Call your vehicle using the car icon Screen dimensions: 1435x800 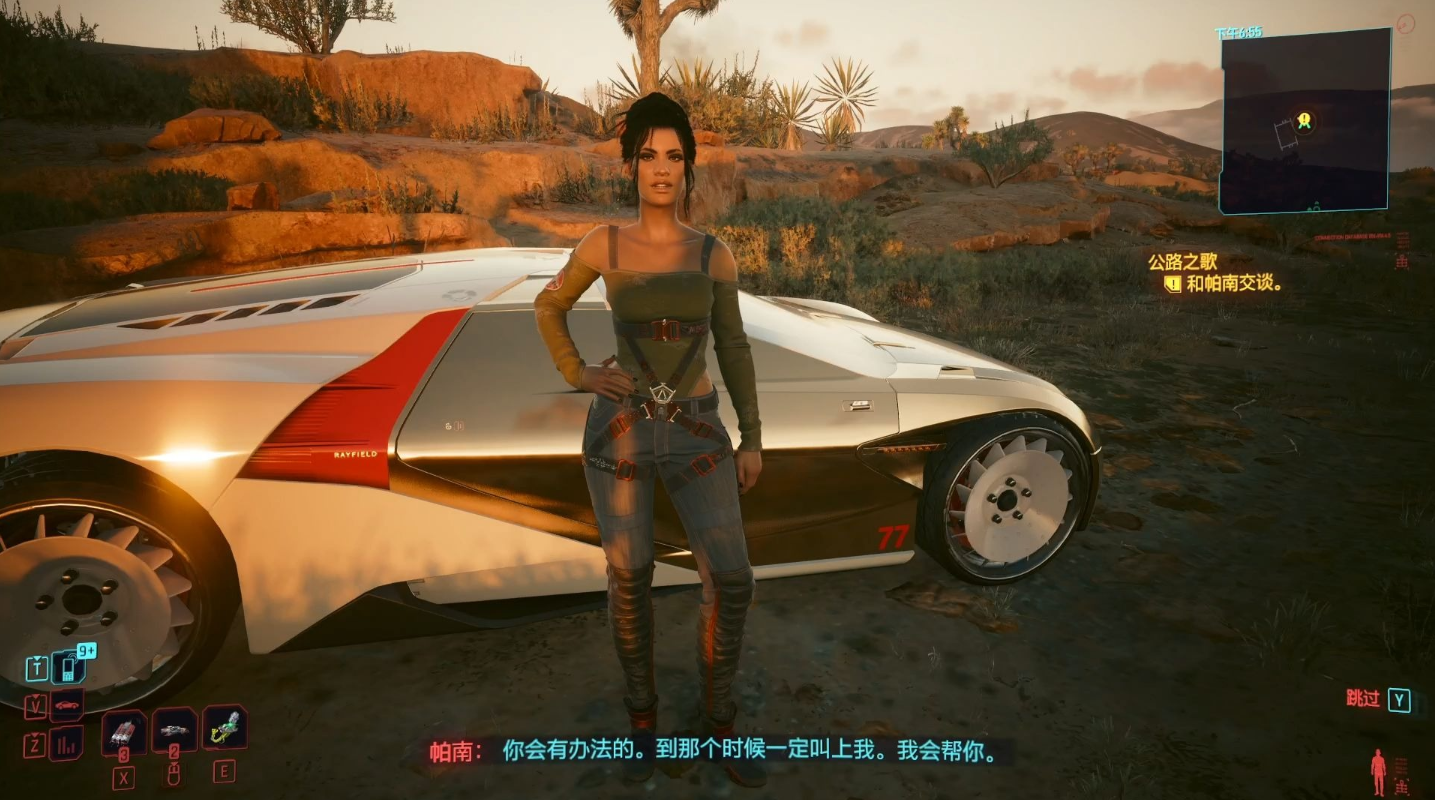pos(67,705)
